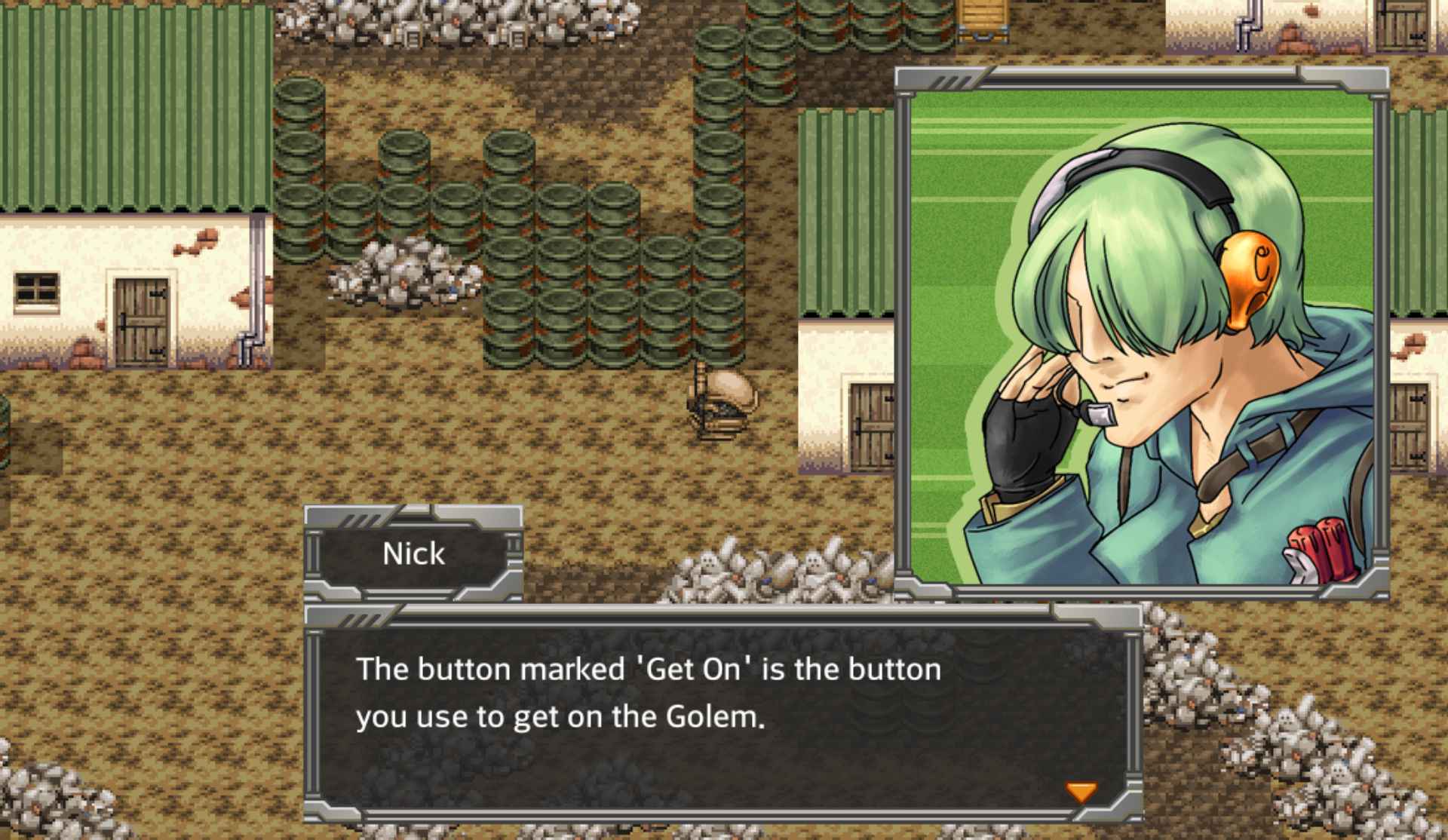Select the Nick name plate
The width and height of the screenshot is (1448, 840).
[413, 554]
